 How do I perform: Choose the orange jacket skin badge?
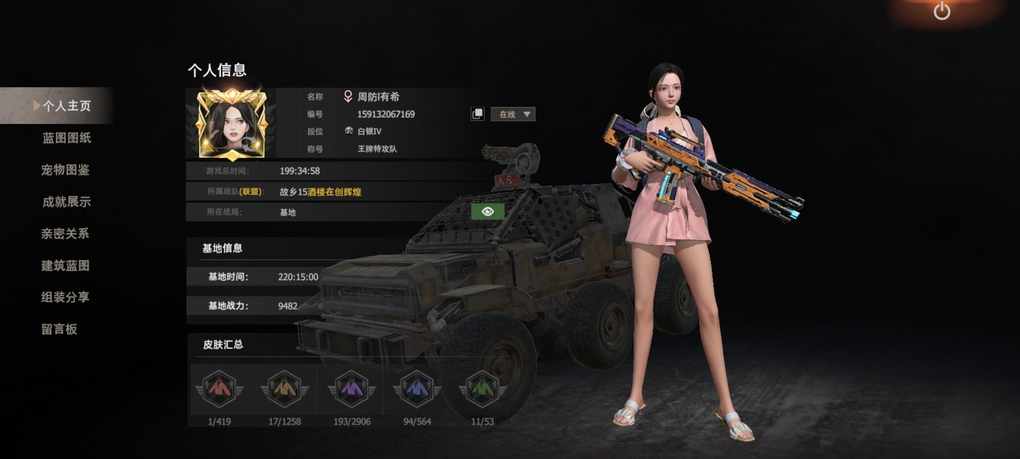pos(284,388)
